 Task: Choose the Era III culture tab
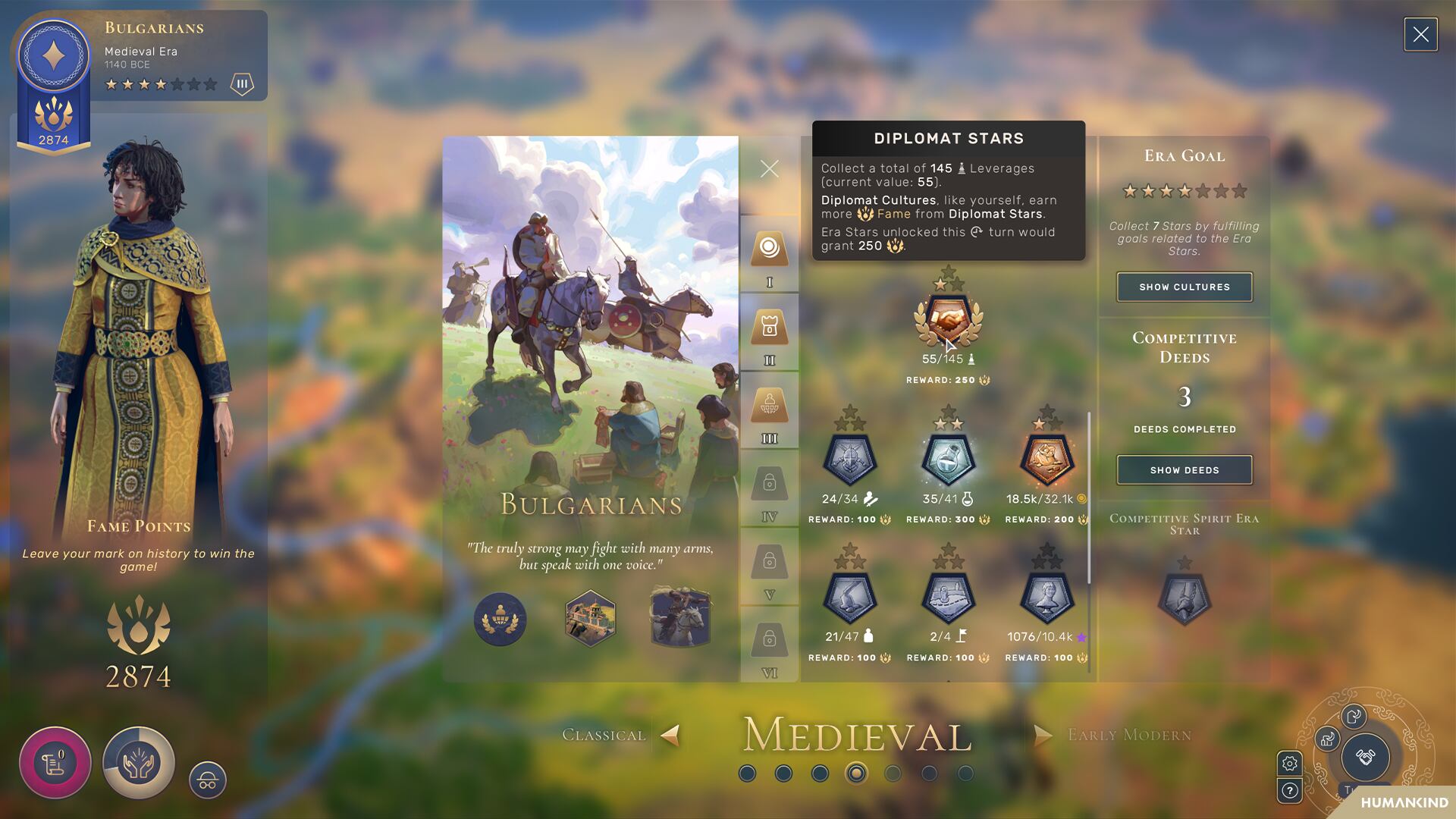pos(769,406)
